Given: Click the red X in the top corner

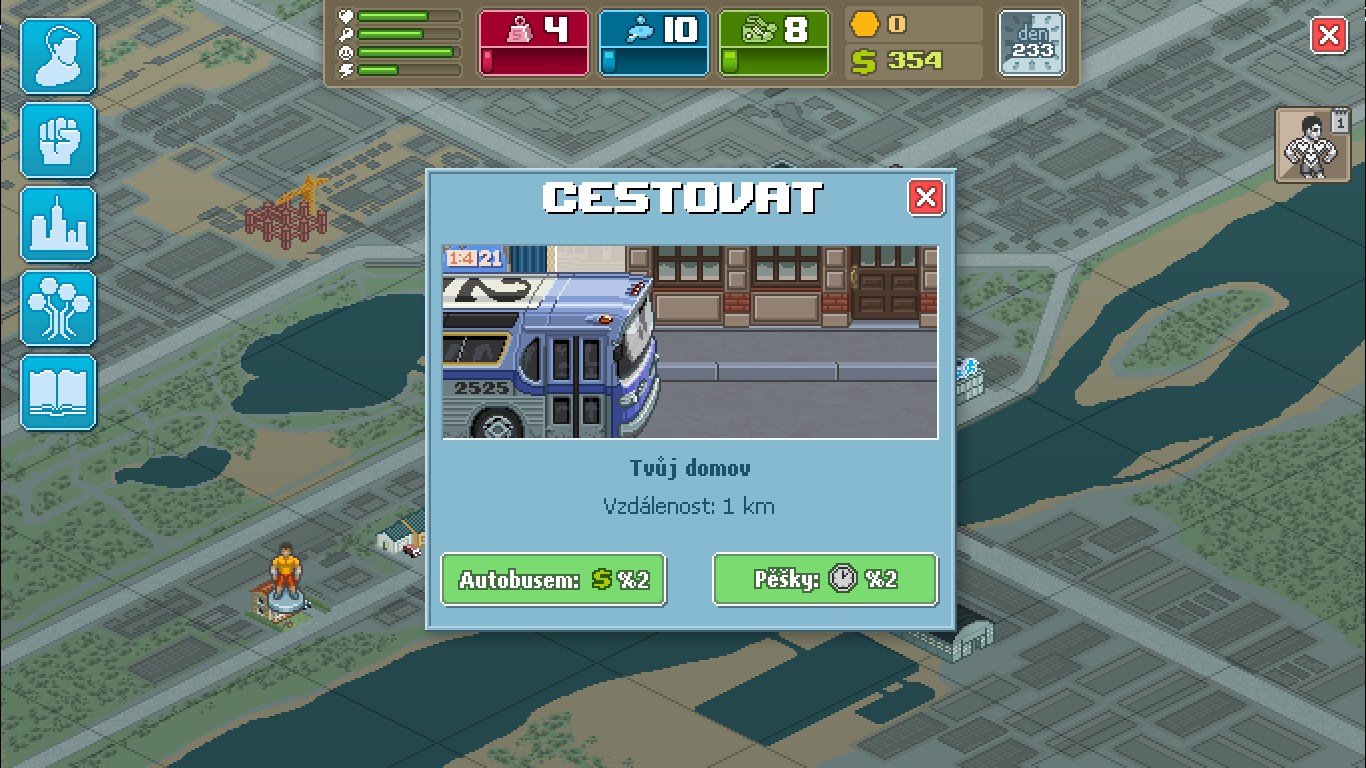Looking at the screenshot, I should pos(1329,36).
